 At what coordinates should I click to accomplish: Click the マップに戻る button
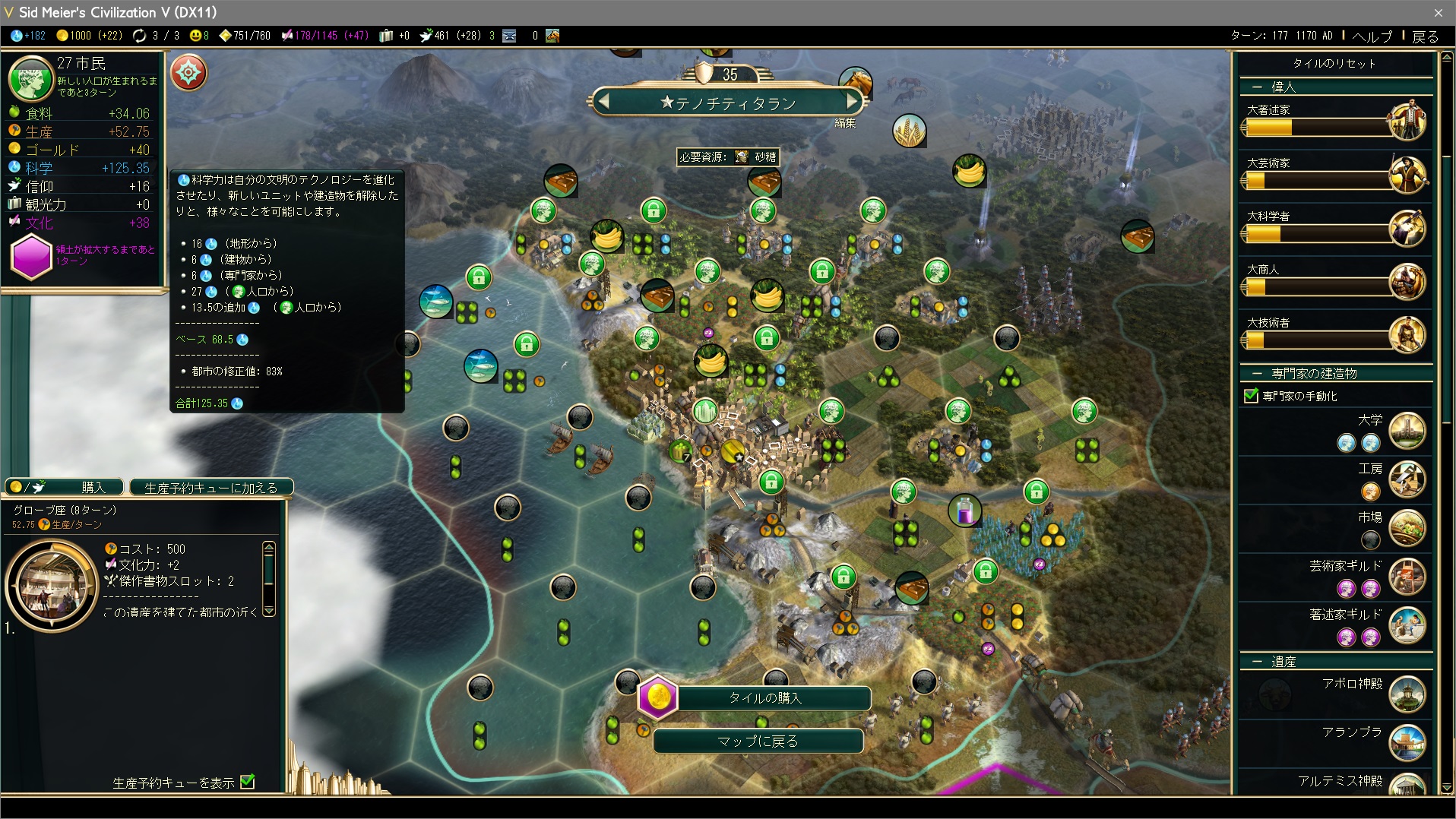point(758,741)
